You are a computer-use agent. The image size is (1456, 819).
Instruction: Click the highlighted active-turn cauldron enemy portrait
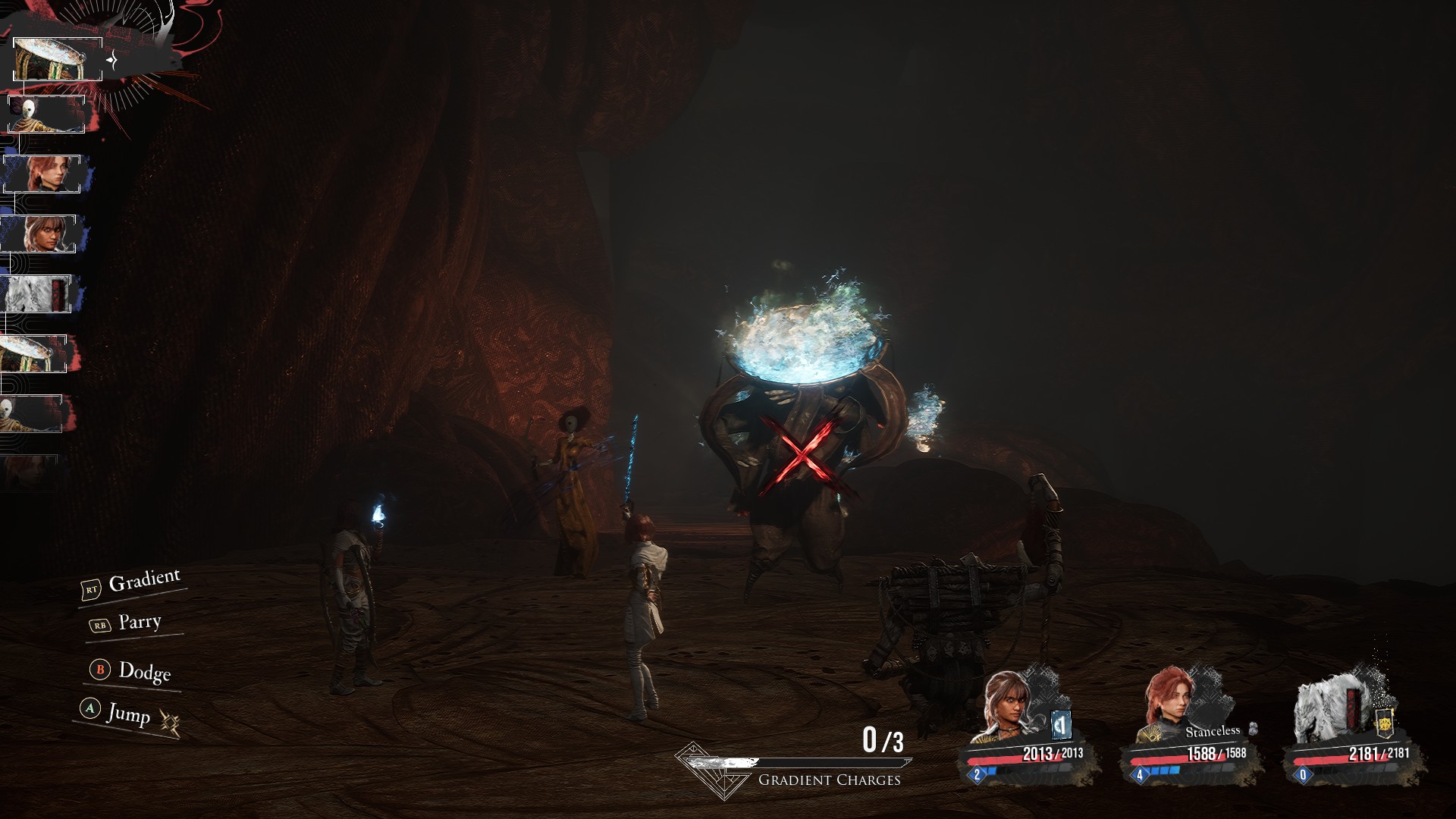pos(58,59)
